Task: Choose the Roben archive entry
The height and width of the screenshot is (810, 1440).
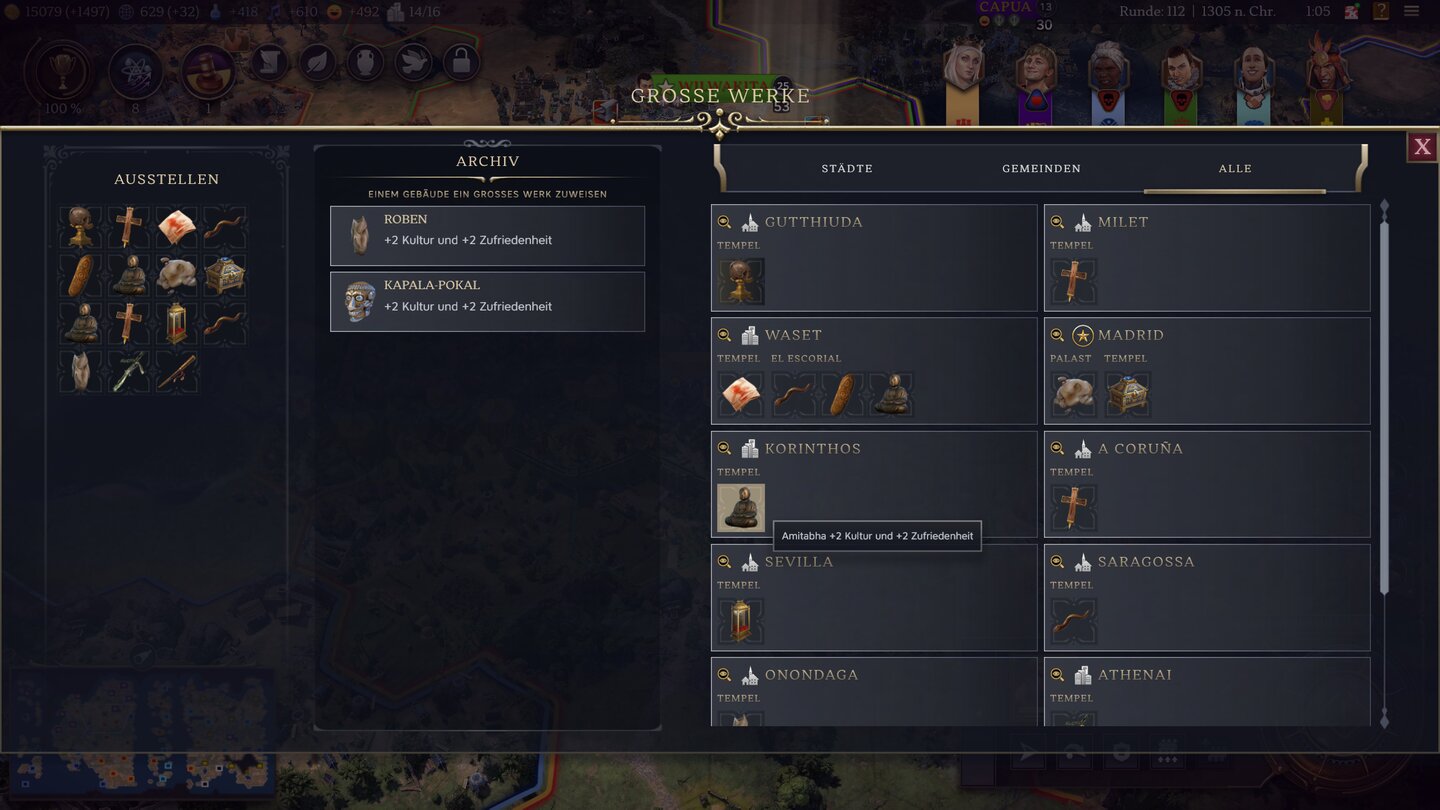Action: coord(487,236)
